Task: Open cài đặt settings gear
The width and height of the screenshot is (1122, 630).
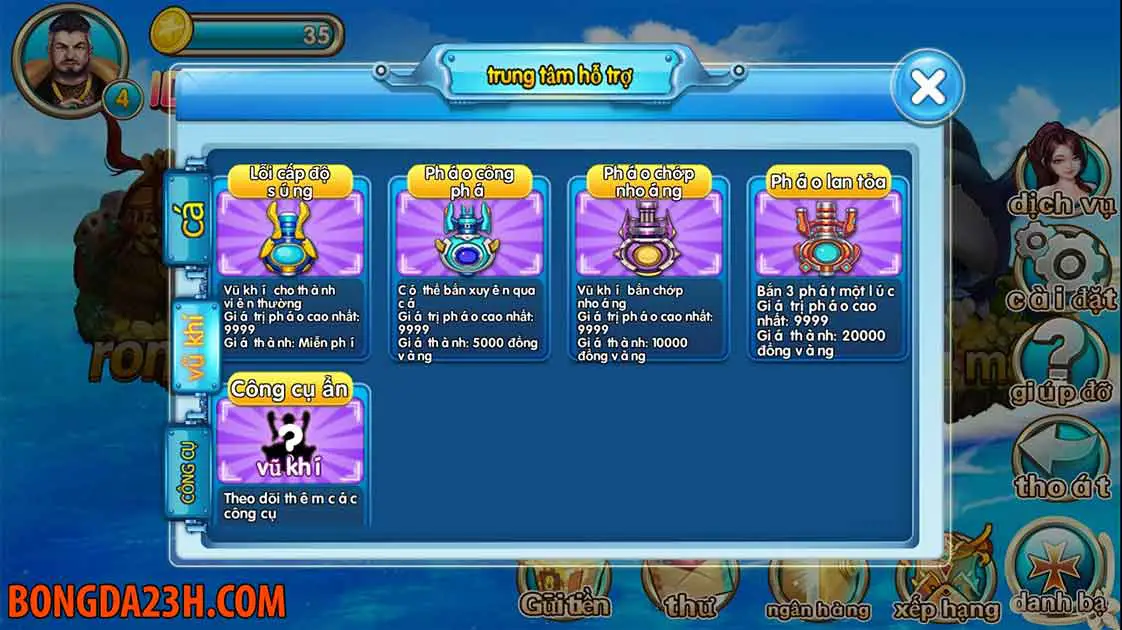Action: click(x=1062, y=265)
